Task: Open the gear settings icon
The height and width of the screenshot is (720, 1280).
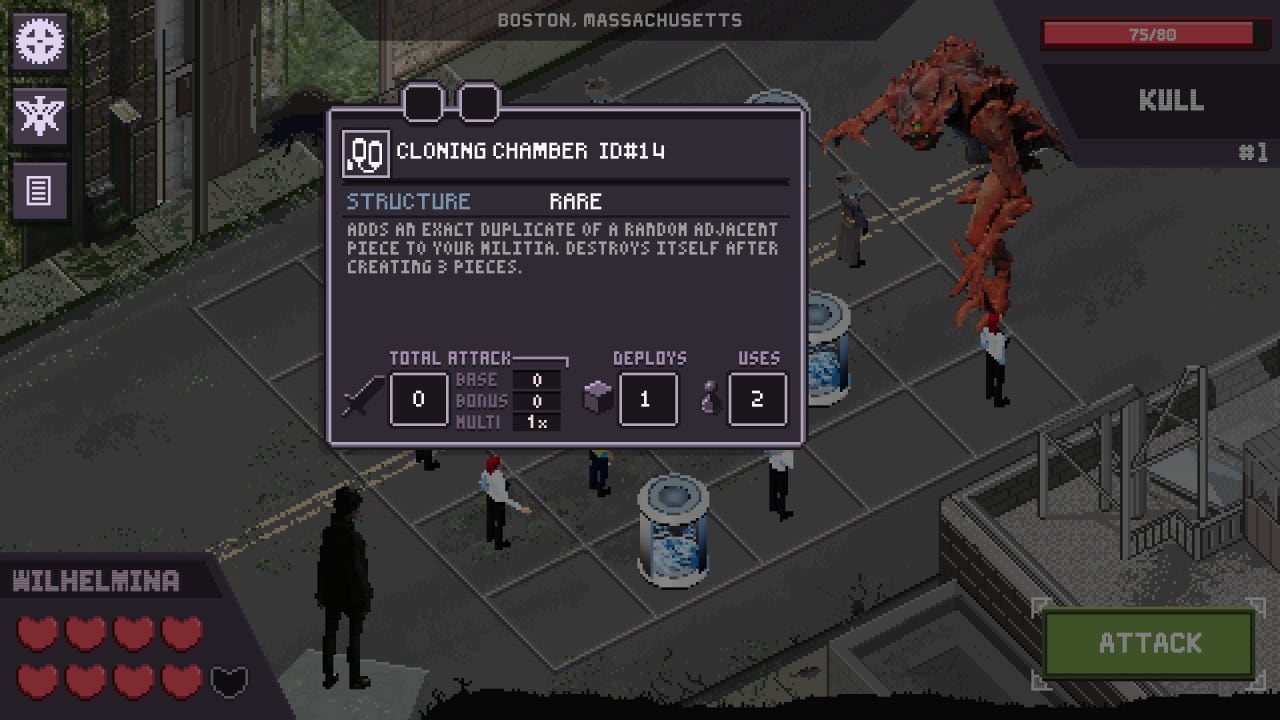Action: point(40,42)
